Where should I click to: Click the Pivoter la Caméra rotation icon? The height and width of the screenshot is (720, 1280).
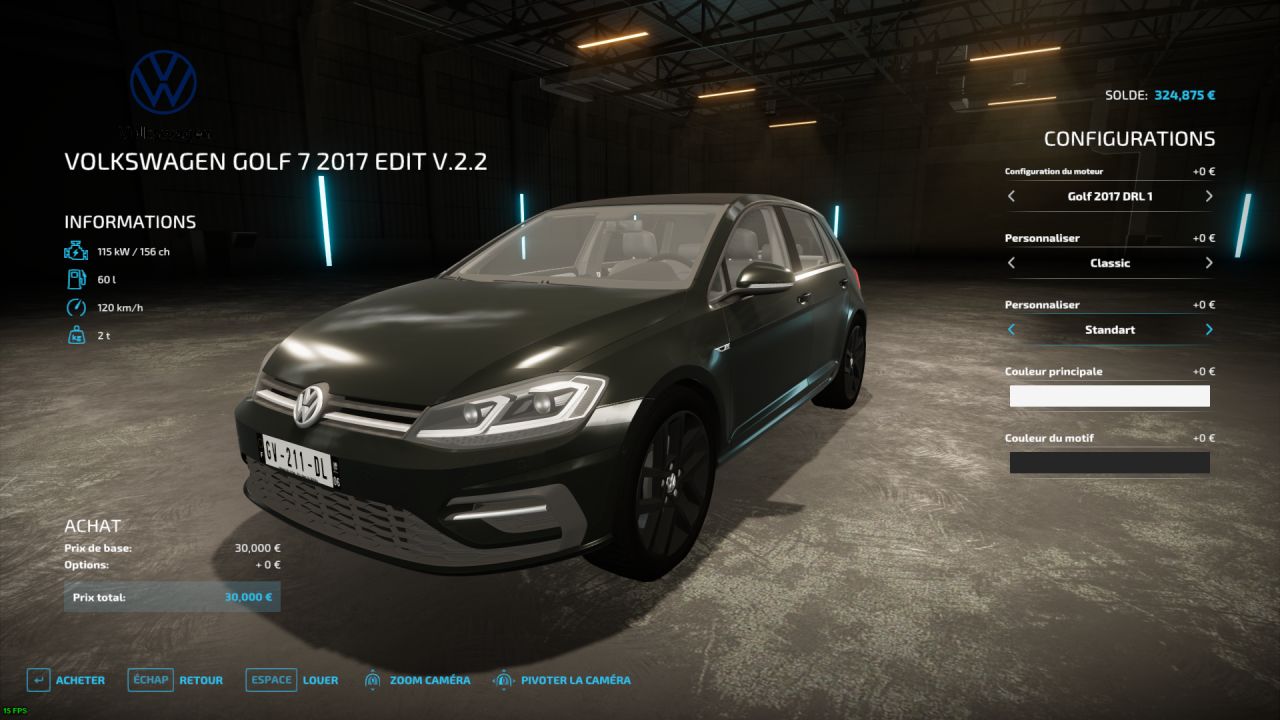click(x=505, y=679)
